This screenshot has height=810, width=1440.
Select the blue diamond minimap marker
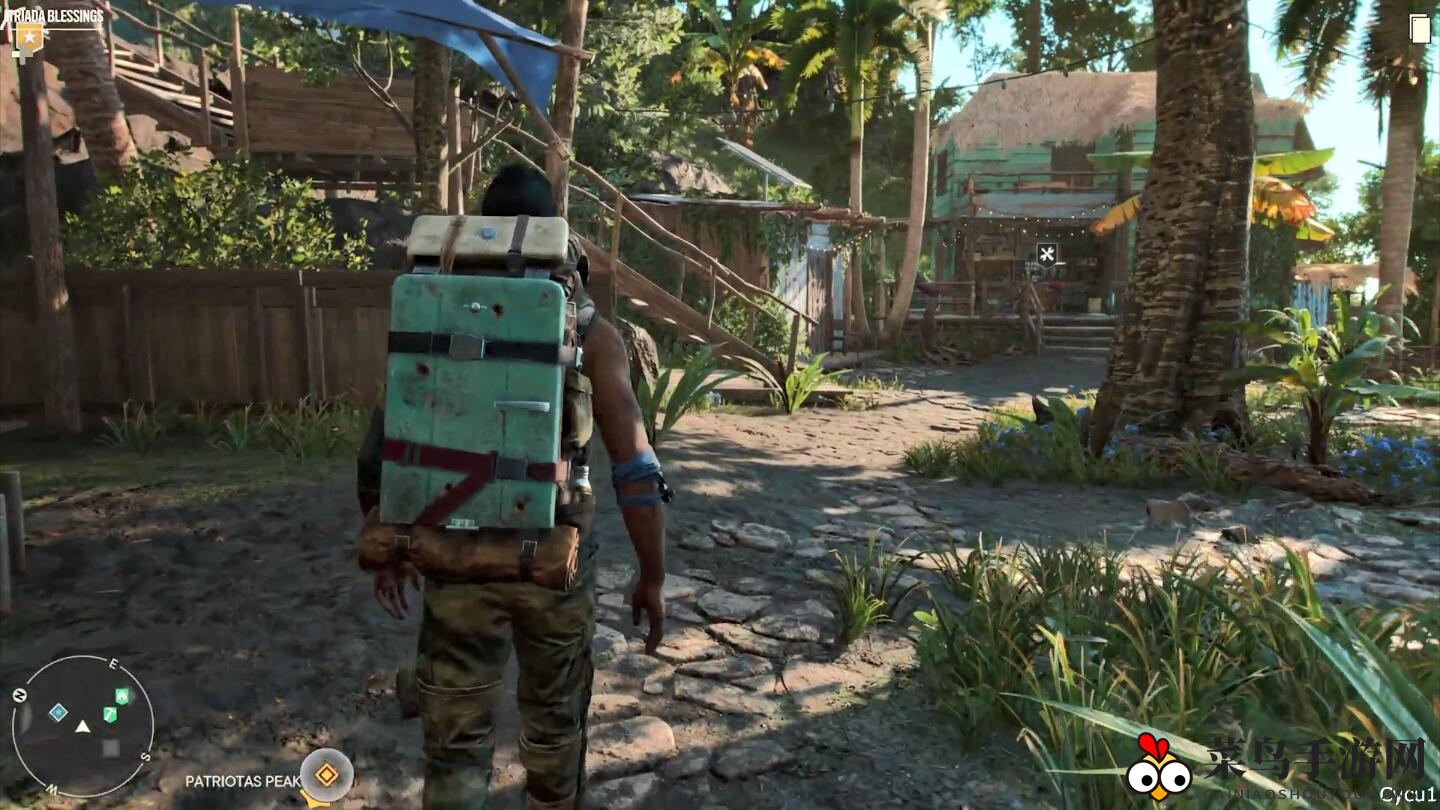(x=58, y=712)
